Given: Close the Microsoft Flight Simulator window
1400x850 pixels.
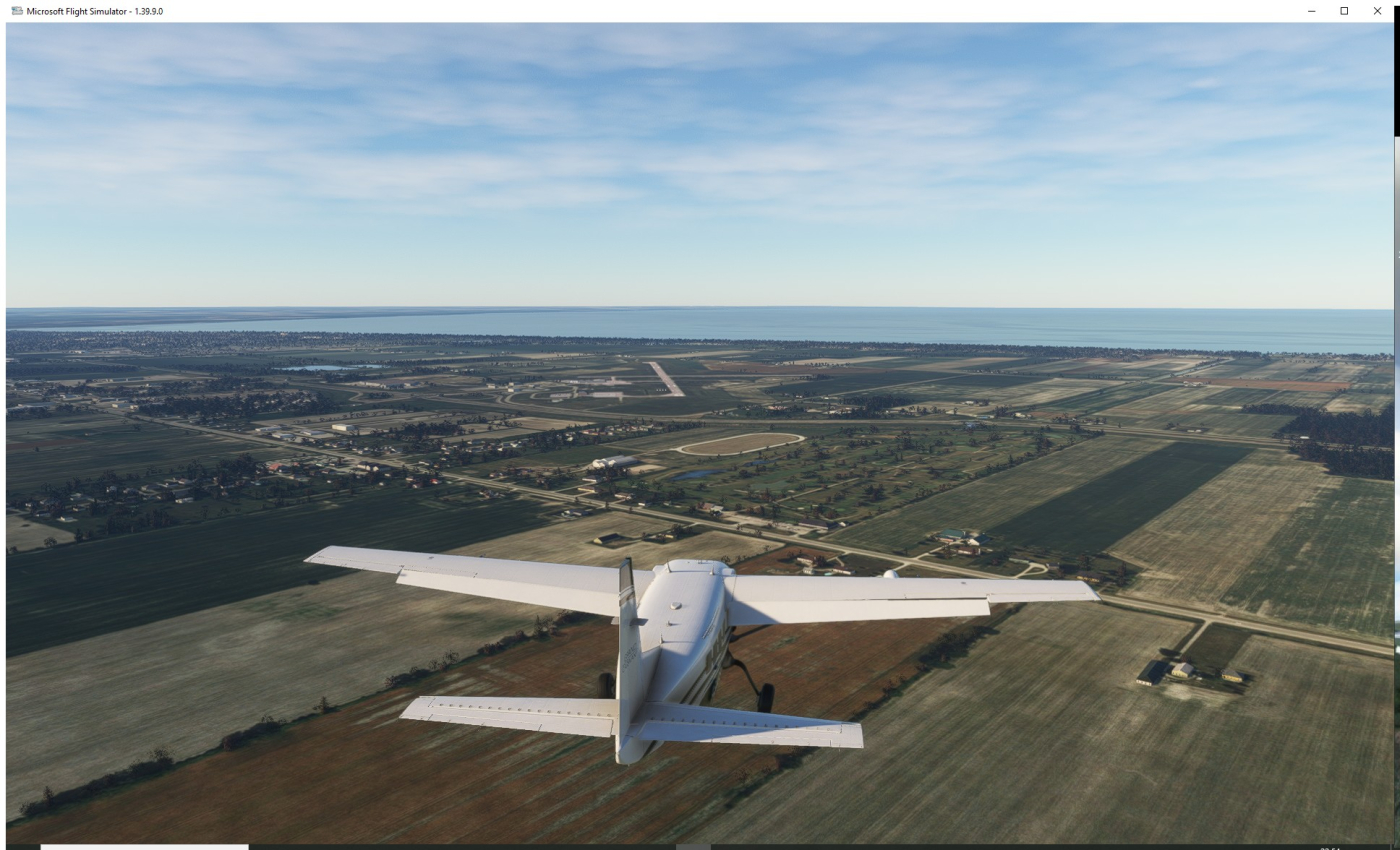Looking at the screenshot, I should [x=1377, y=11].
